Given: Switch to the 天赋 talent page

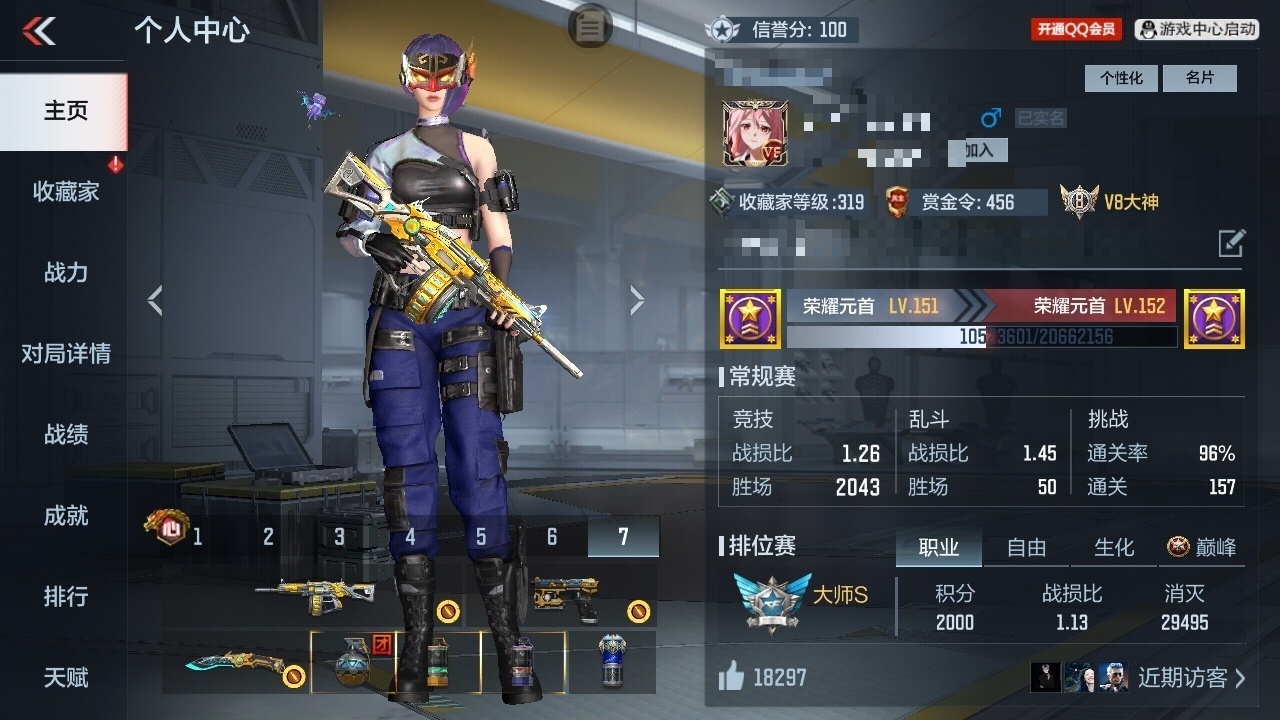Looking at the screenshot, I should [65, 677].
